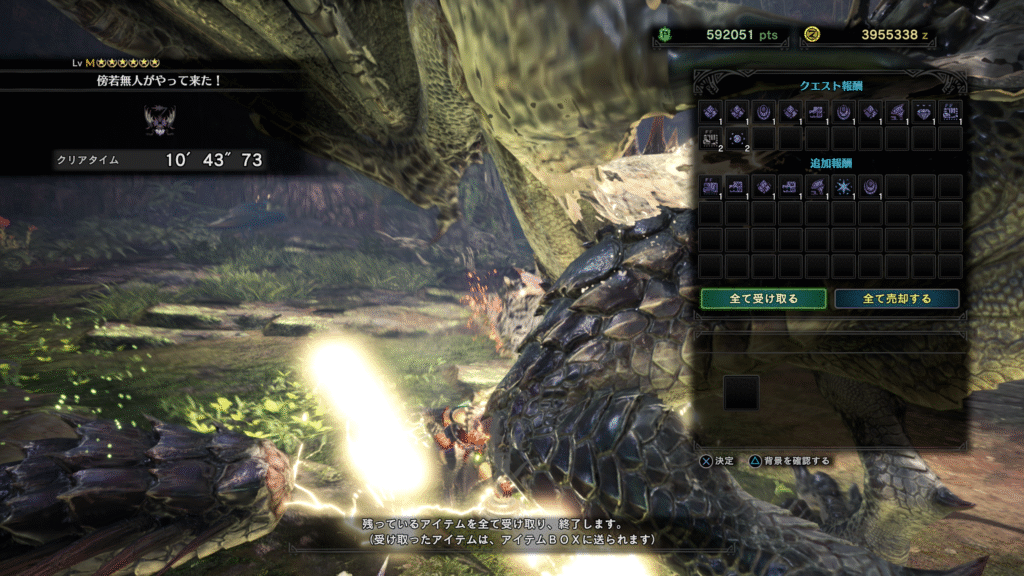The image size is (1024, 576).
Task: Choose the snowflake-shaped item in bonus rewards
Action: [x=844, y=186]
